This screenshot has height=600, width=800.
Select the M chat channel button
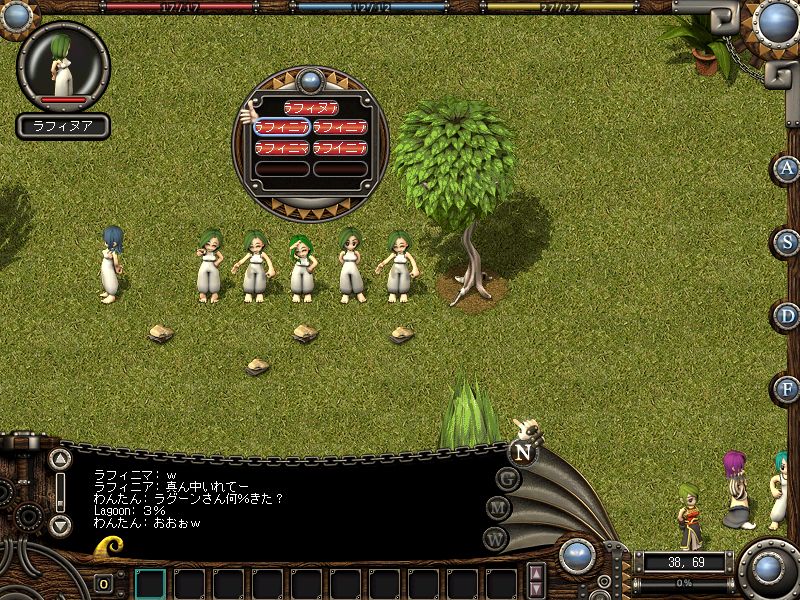coord(500,508)
